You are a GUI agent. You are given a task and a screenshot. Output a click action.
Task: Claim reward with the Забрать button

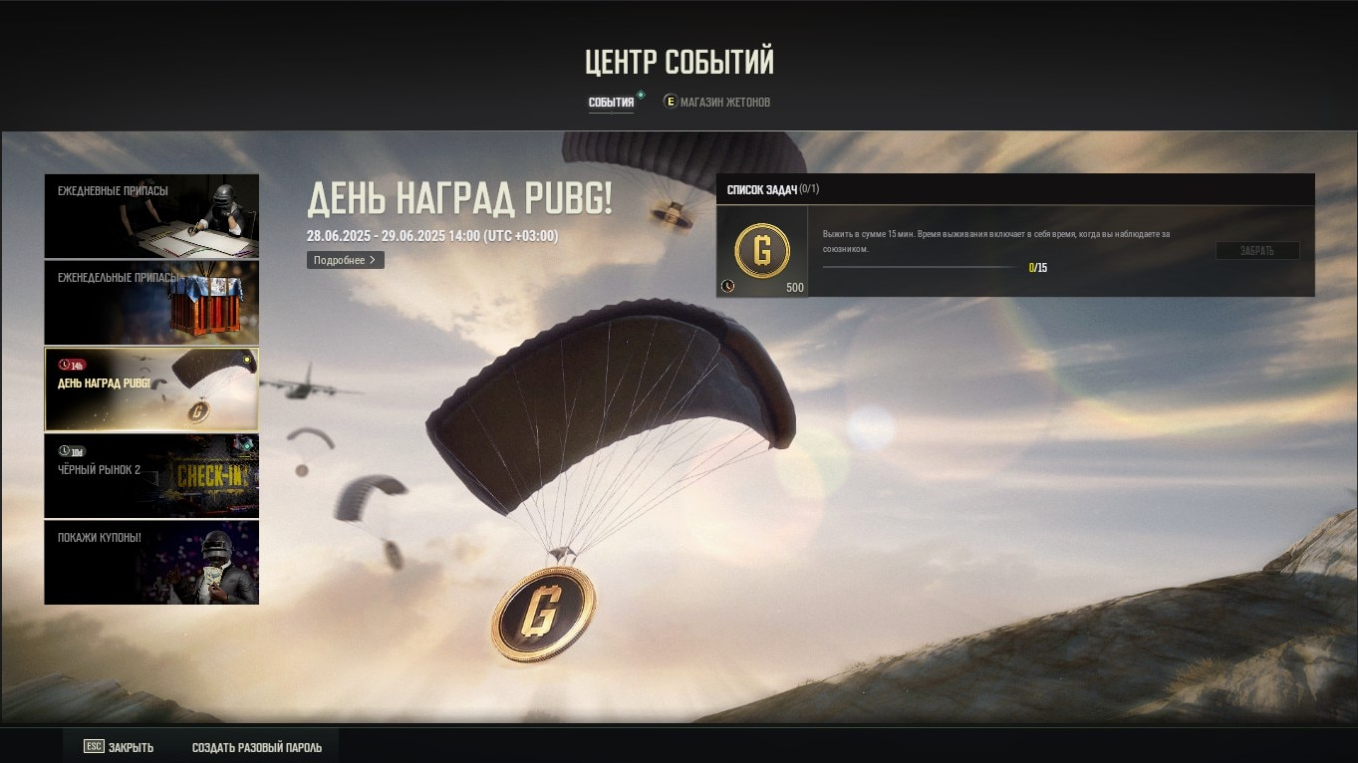pyautogui.click(x=1257, y=251)
